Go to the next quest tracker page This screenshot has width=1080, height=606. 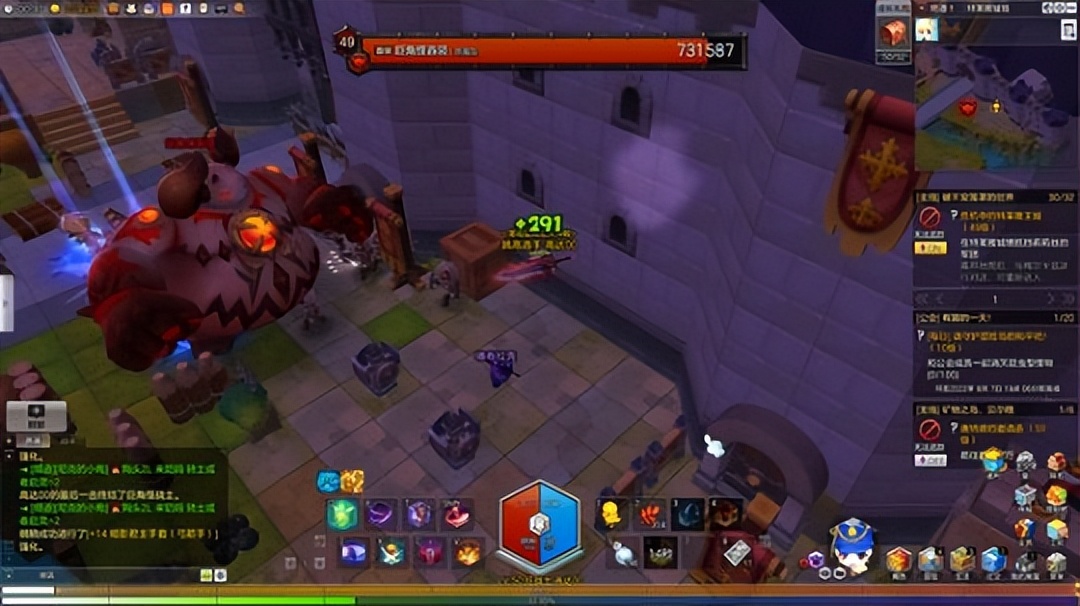[1049, 299]
